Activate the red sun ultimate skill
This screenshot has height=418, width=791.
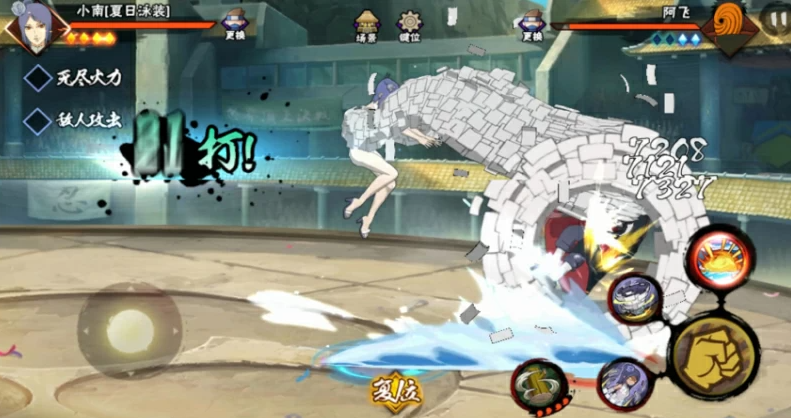tap(722, 257)
